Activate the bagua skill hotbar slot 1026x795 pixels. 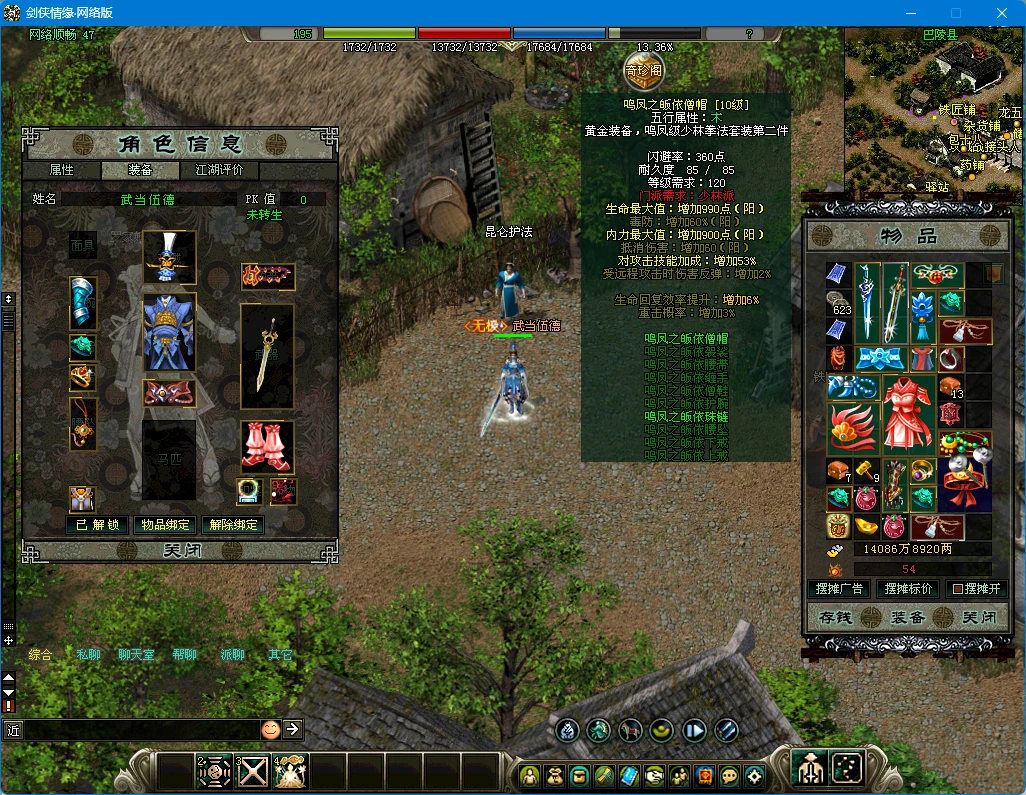pyautogui.click(x=216, y=771)
